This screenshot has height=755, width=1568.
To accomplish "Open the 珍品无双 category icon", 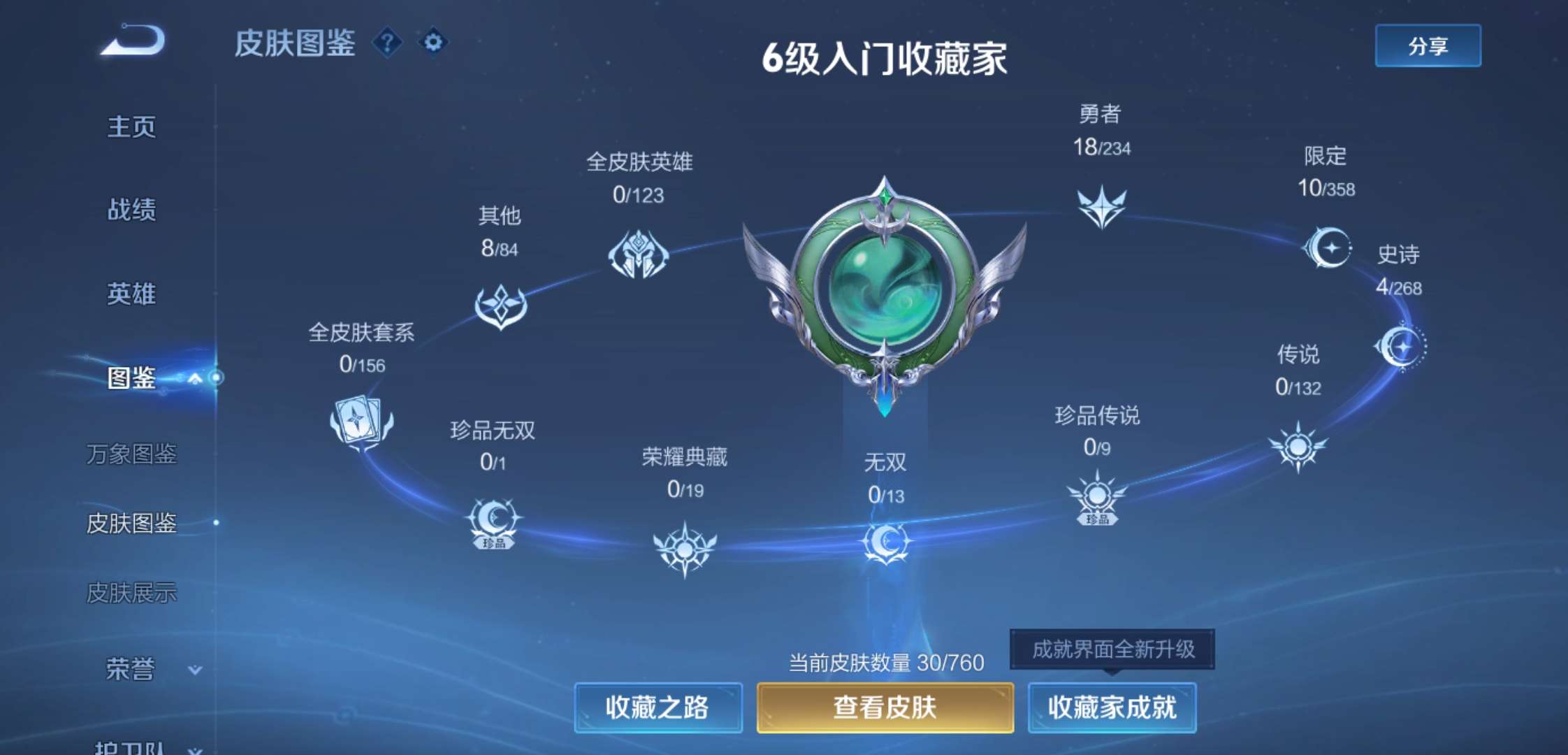I will click(493, 521).
